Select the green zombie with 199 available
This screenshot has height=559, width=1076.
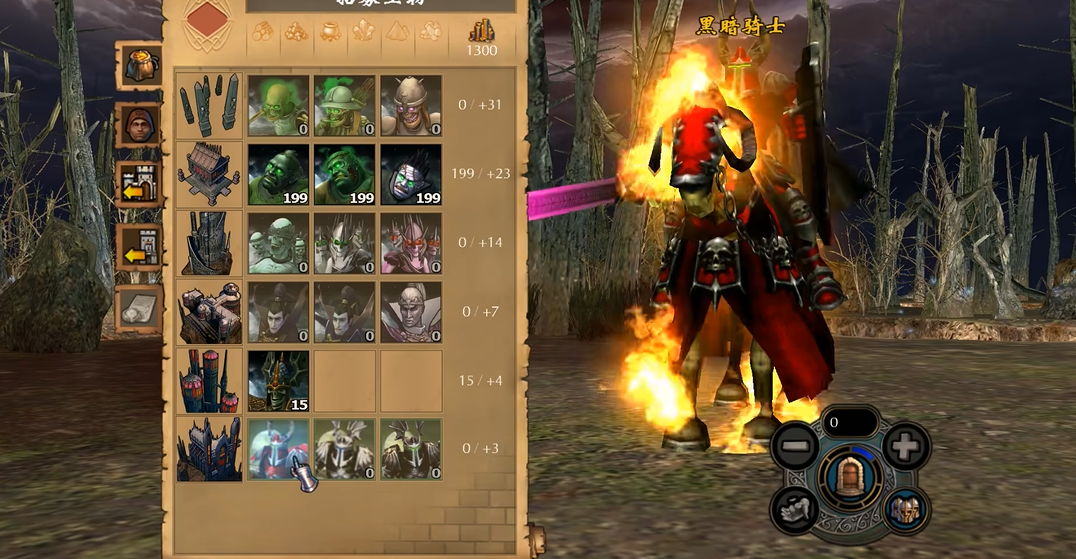277,175
